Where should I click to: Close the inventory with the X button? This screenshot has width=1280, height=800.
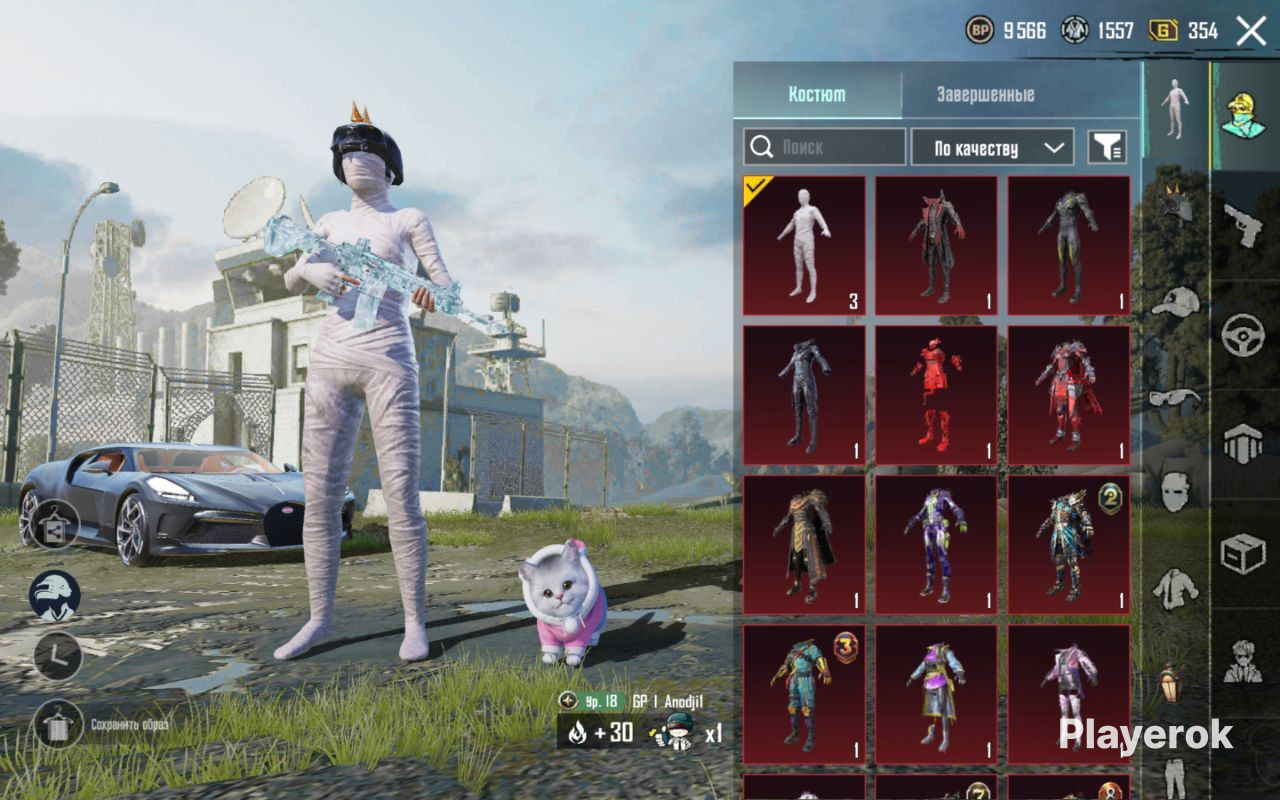pos(1251,31)
